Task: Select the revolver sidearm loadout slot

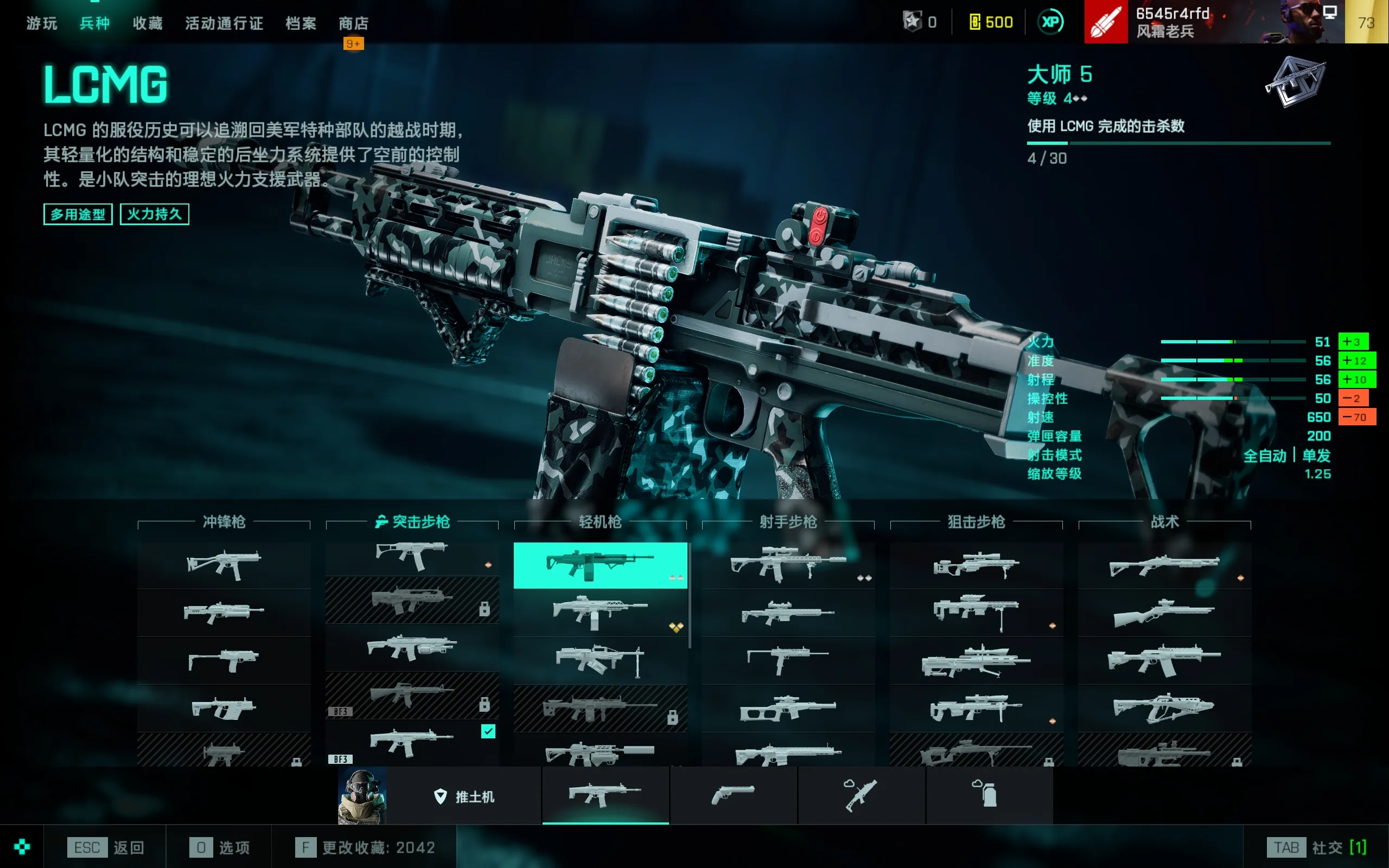Action: tap(733, 795)
